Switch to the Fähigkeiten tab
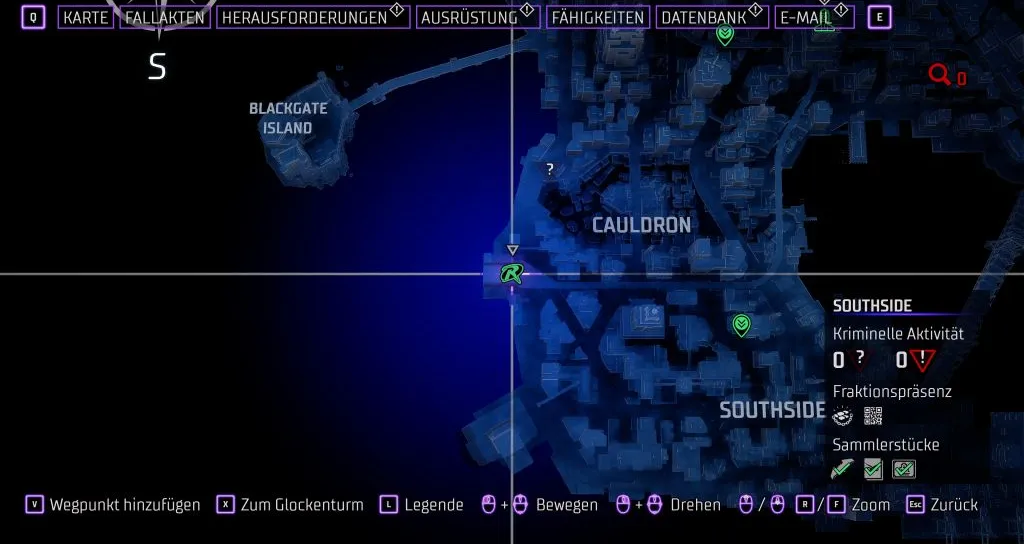The height and width of the screenshot is (544, 1024). [597, 18]
